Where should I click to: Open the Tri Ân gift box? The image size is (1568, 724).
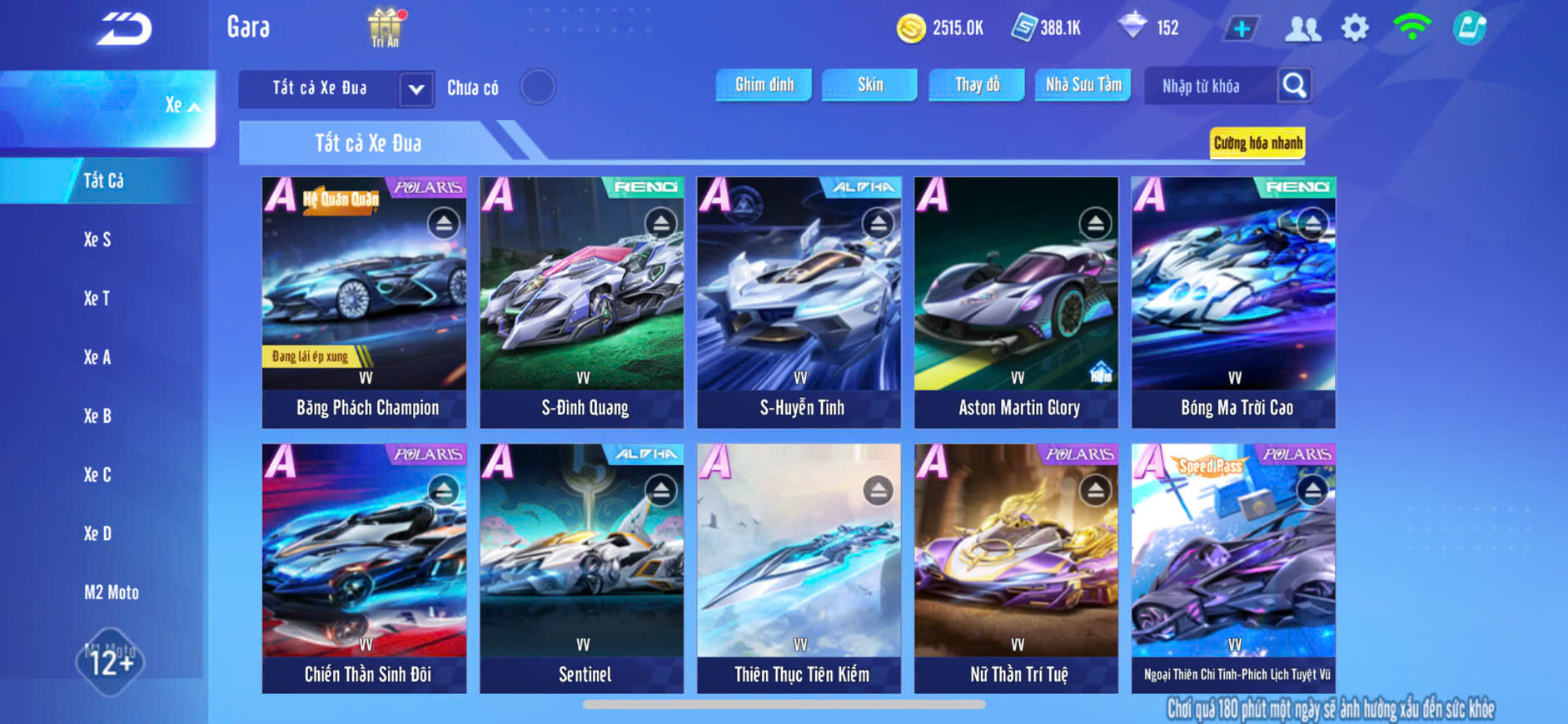pyautogui.click(x=385, y=27)
